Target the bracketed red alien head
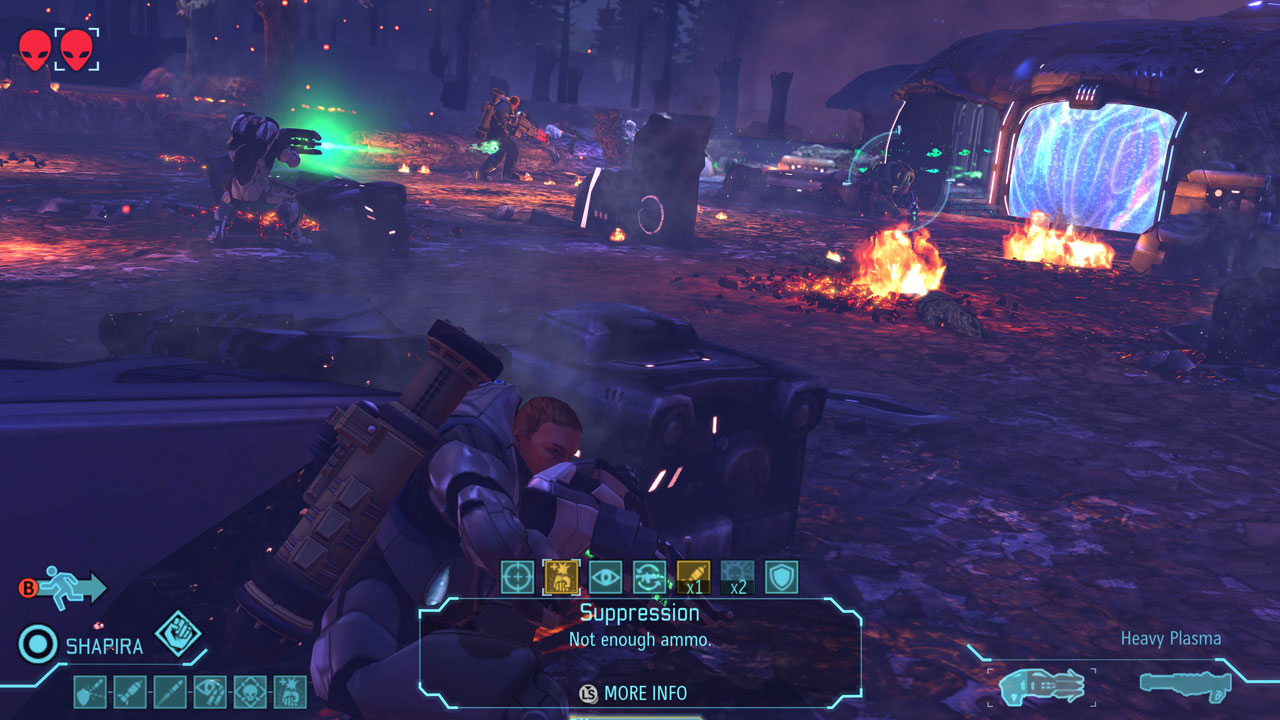 pos(76,49)
